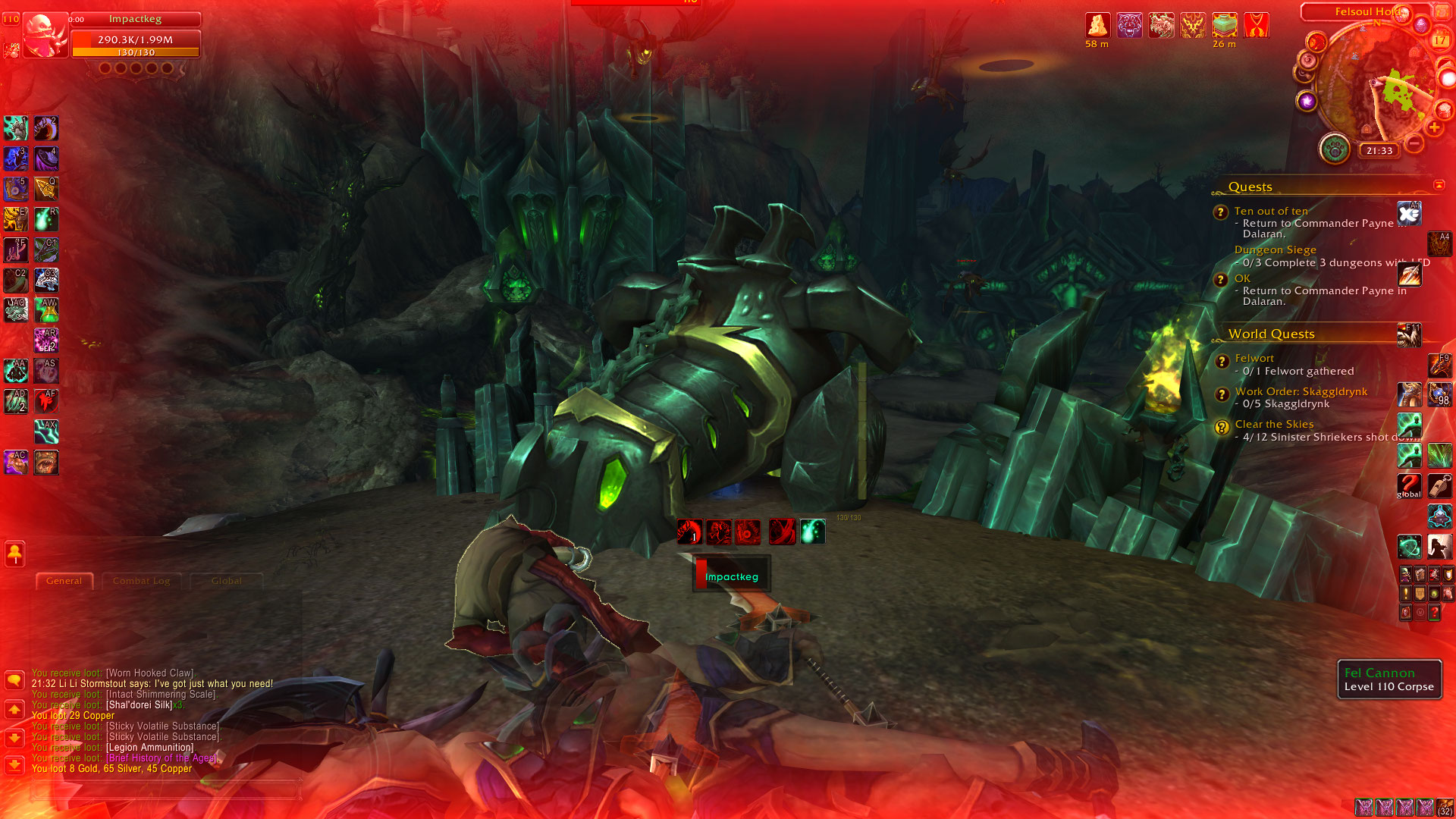Switch to the Combat Log chat tab
The height and width of the screenshot is (819, 1456).
pyautogui.click(x=142, y=581)
